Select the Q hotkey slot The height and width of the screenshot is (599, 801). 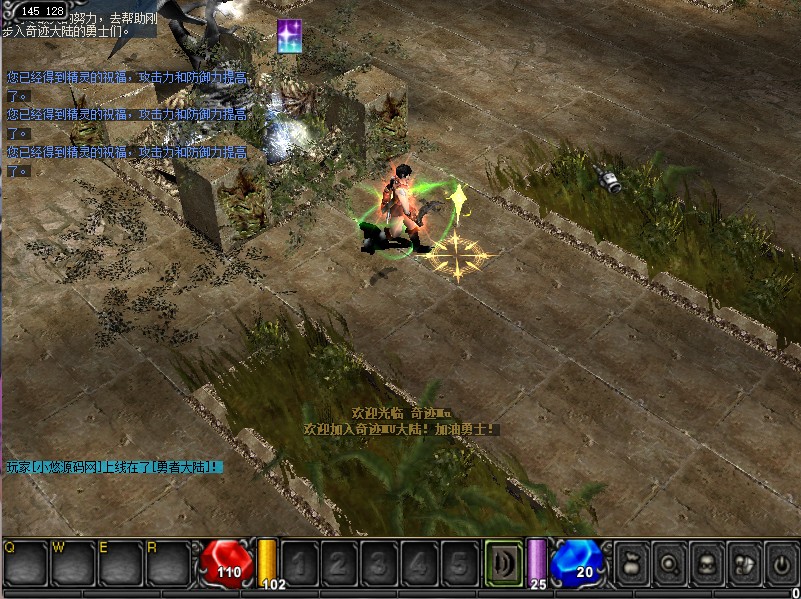(25, 563)
